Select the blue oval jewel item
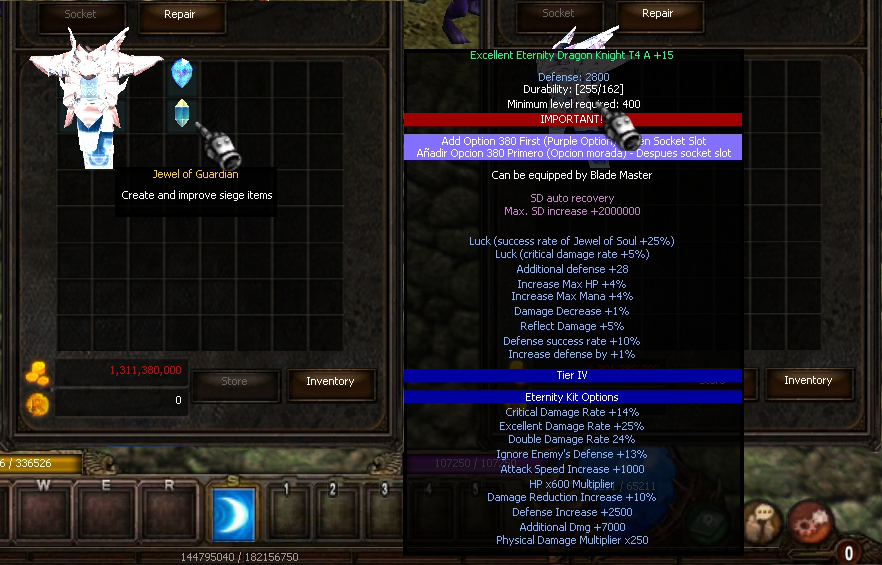This screenshot has height=565, width=882. 182,72
